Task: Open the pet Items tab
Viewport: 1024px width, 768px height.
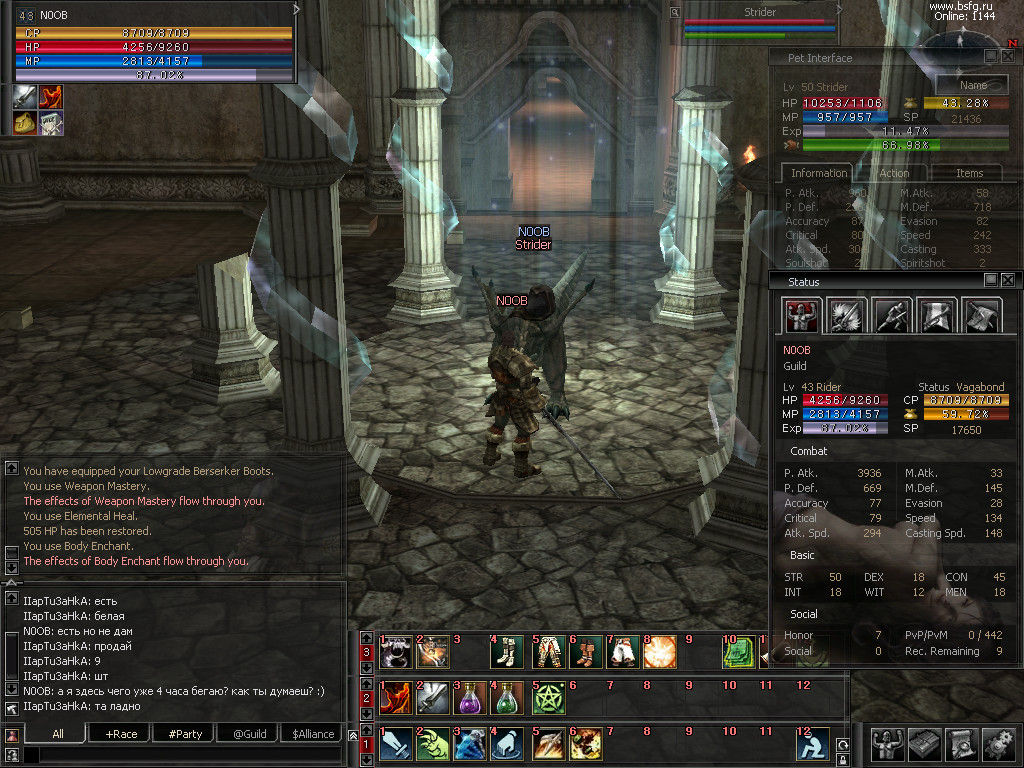Action: coord(969,173)
